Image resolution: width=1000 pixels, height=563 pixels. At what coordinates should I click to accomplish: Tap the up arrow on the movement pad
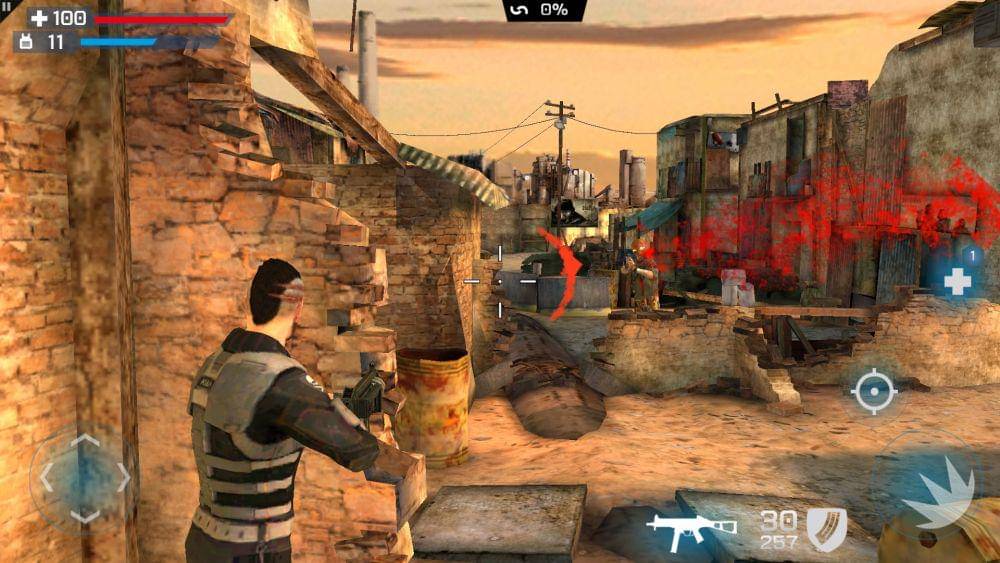pos(85,440)
